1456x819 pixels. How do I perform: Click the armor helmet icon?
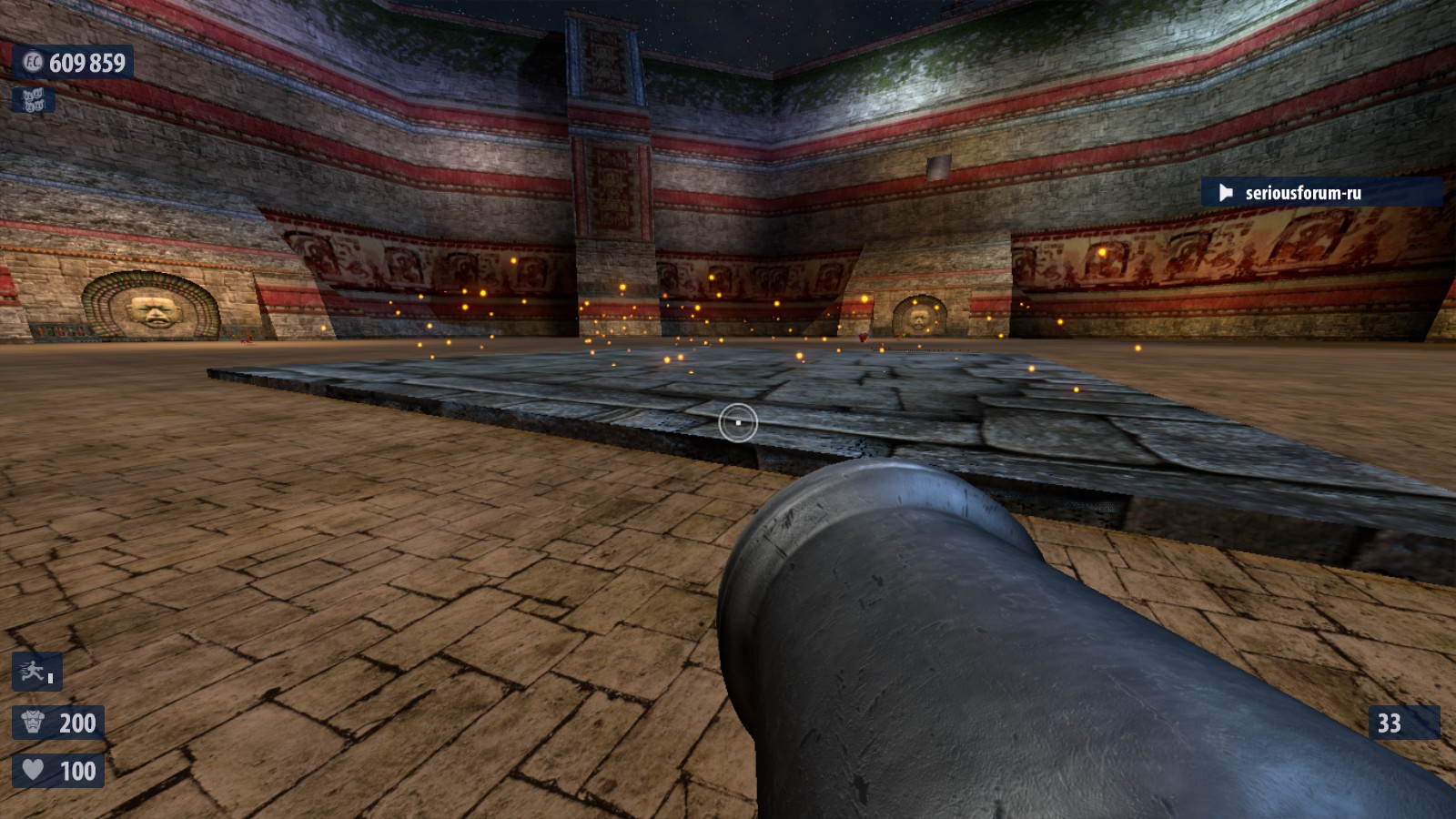pyautogui.click(x=33, y=723)
